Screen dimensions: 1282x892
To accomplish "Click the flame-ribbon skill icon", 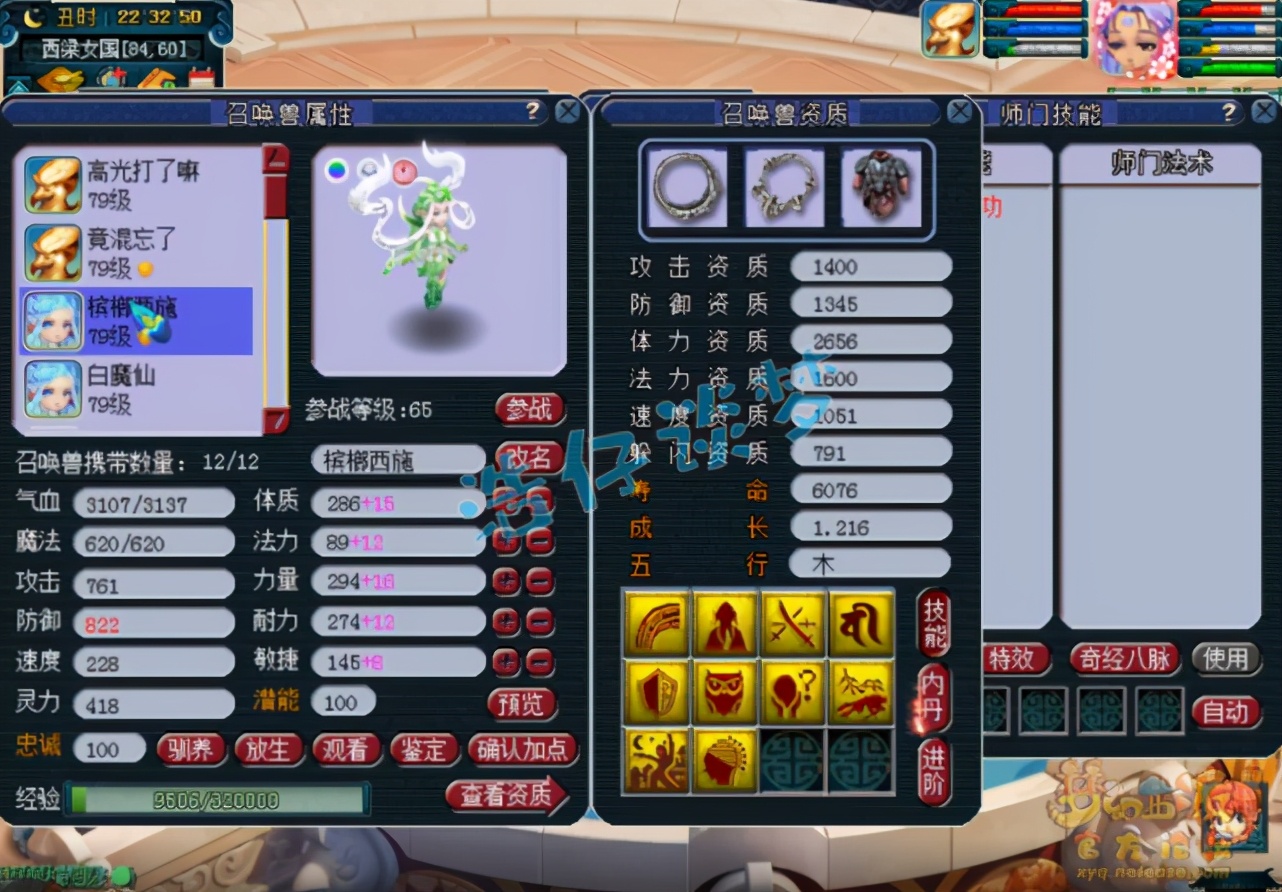I will tap(657, 626).
